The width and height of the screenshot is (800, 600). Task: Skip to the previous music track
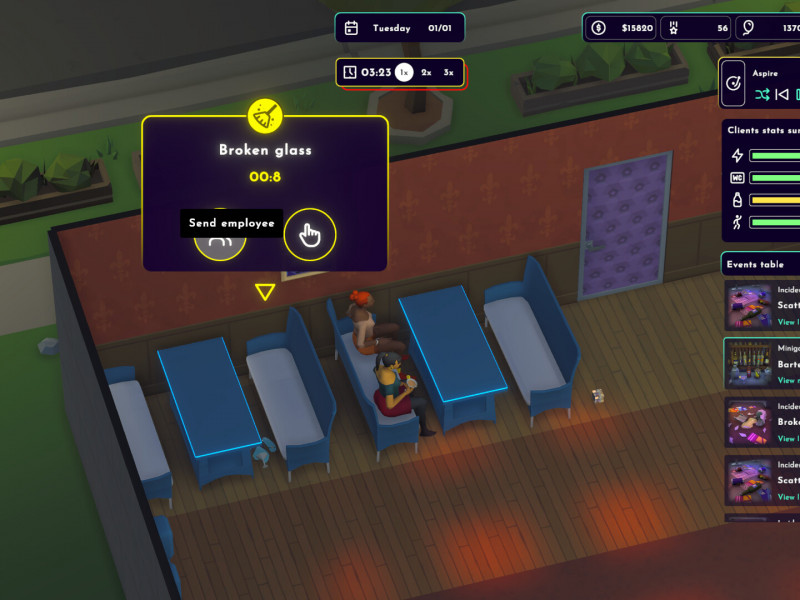(783, 94)
